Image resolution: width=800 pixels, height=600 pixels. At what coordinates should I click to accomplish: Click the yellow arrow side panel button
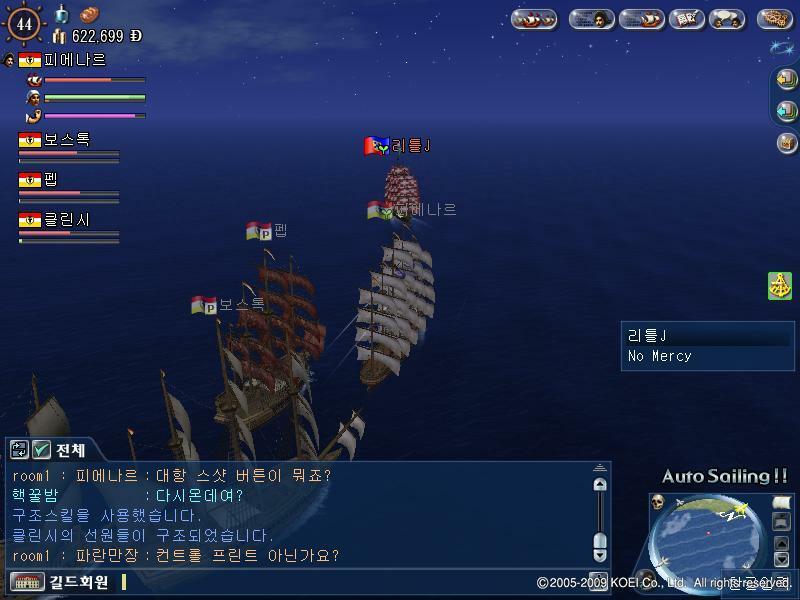(x=786, y=79)
